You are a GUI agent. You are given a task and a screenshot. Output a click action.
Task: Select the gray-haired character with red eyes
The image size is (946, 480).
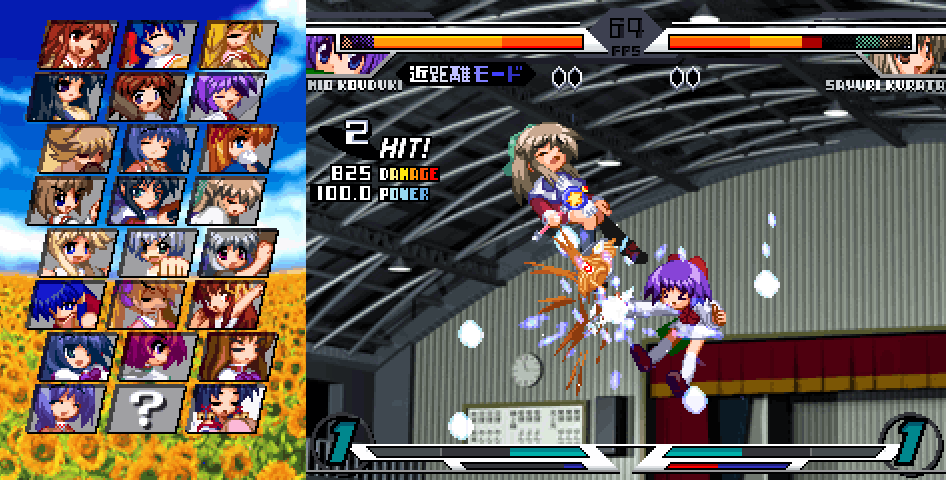click(238, 253)
